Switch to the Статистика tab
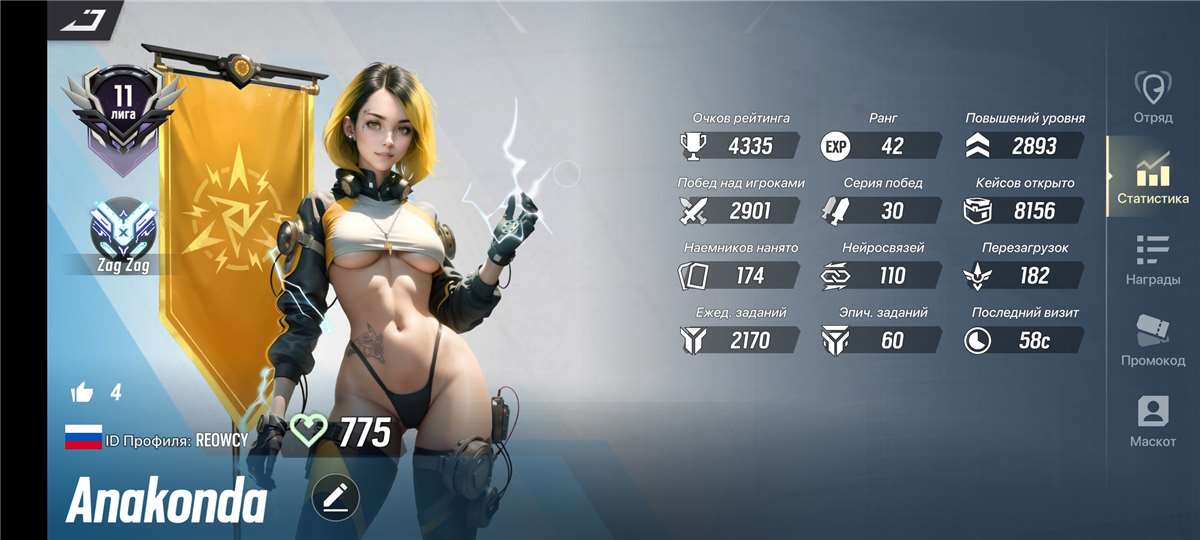 tap(1152, 179)
